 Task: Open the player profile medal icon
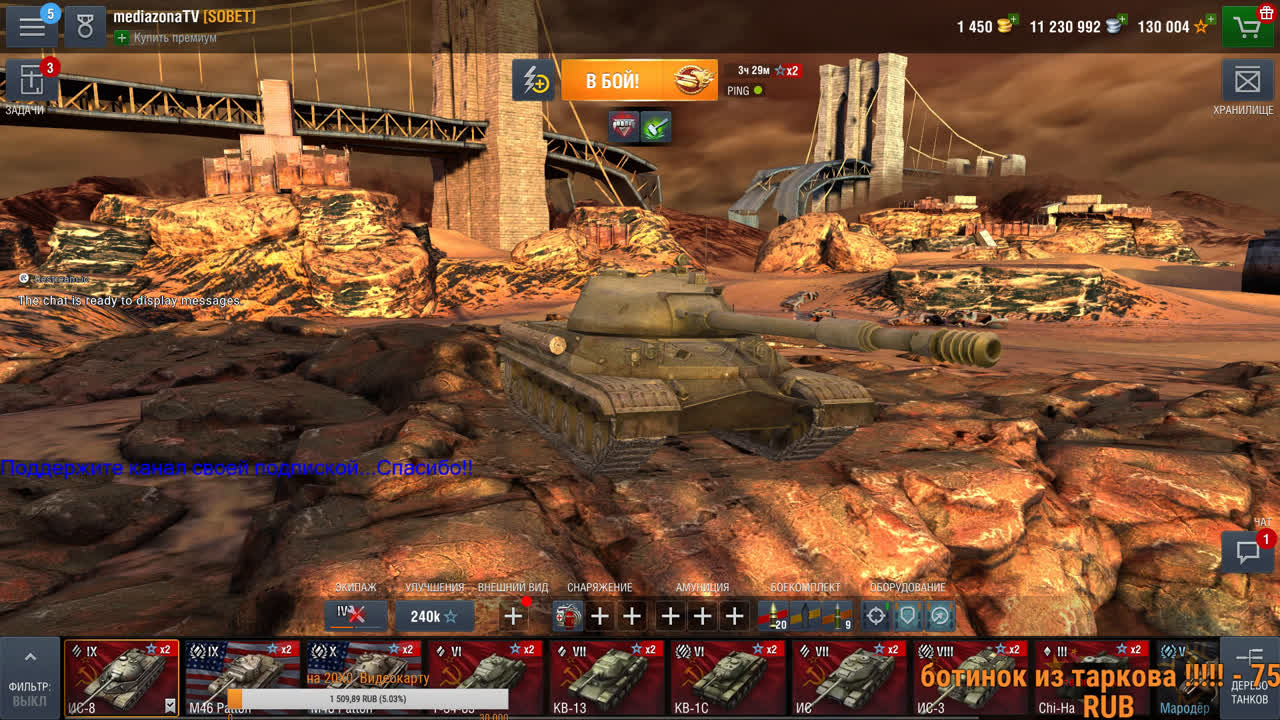(x=85, y=27)
